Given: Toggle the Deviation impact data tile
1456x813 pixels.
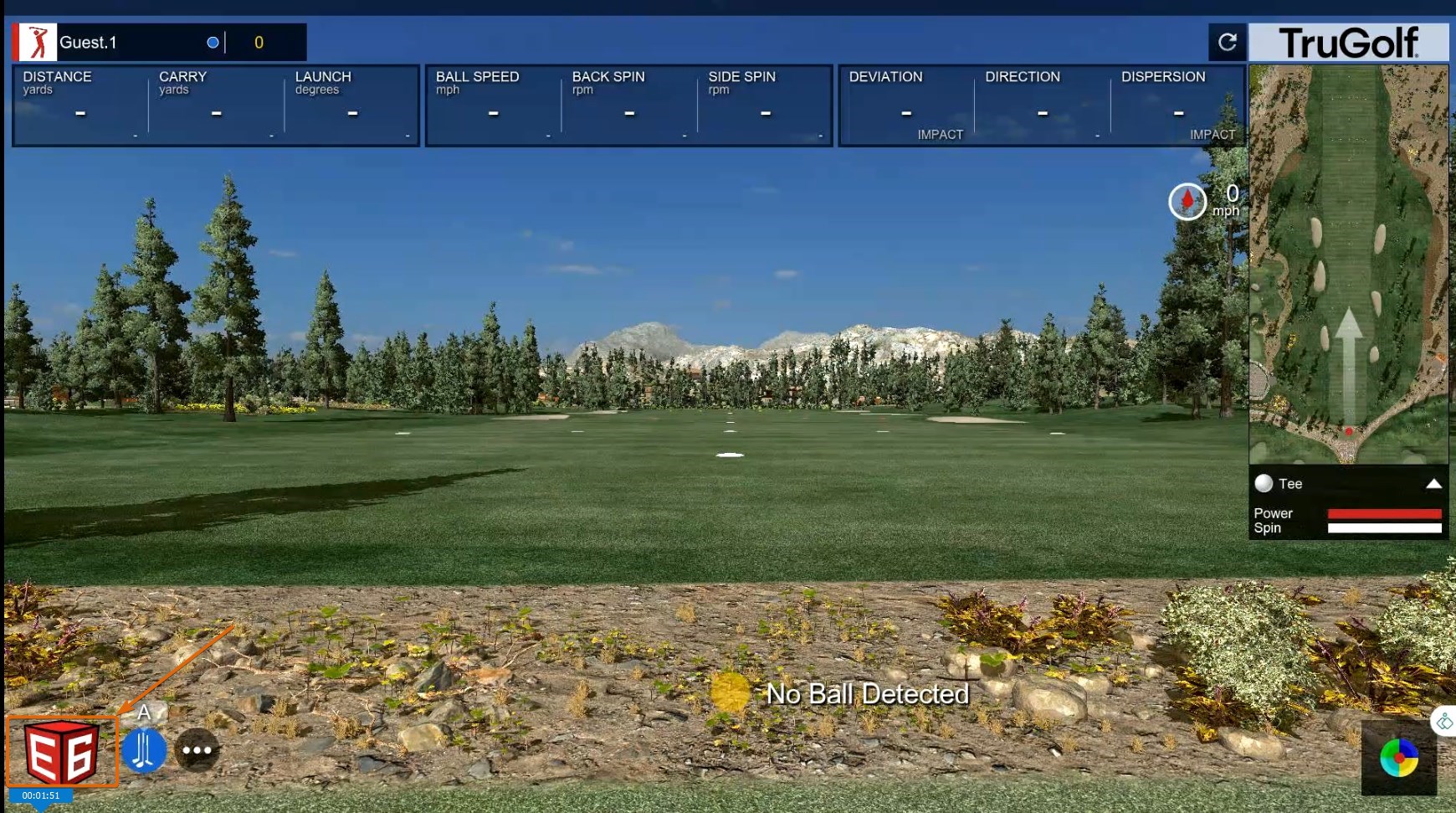Looking at the screenshot, I should (x=906, y=105).
